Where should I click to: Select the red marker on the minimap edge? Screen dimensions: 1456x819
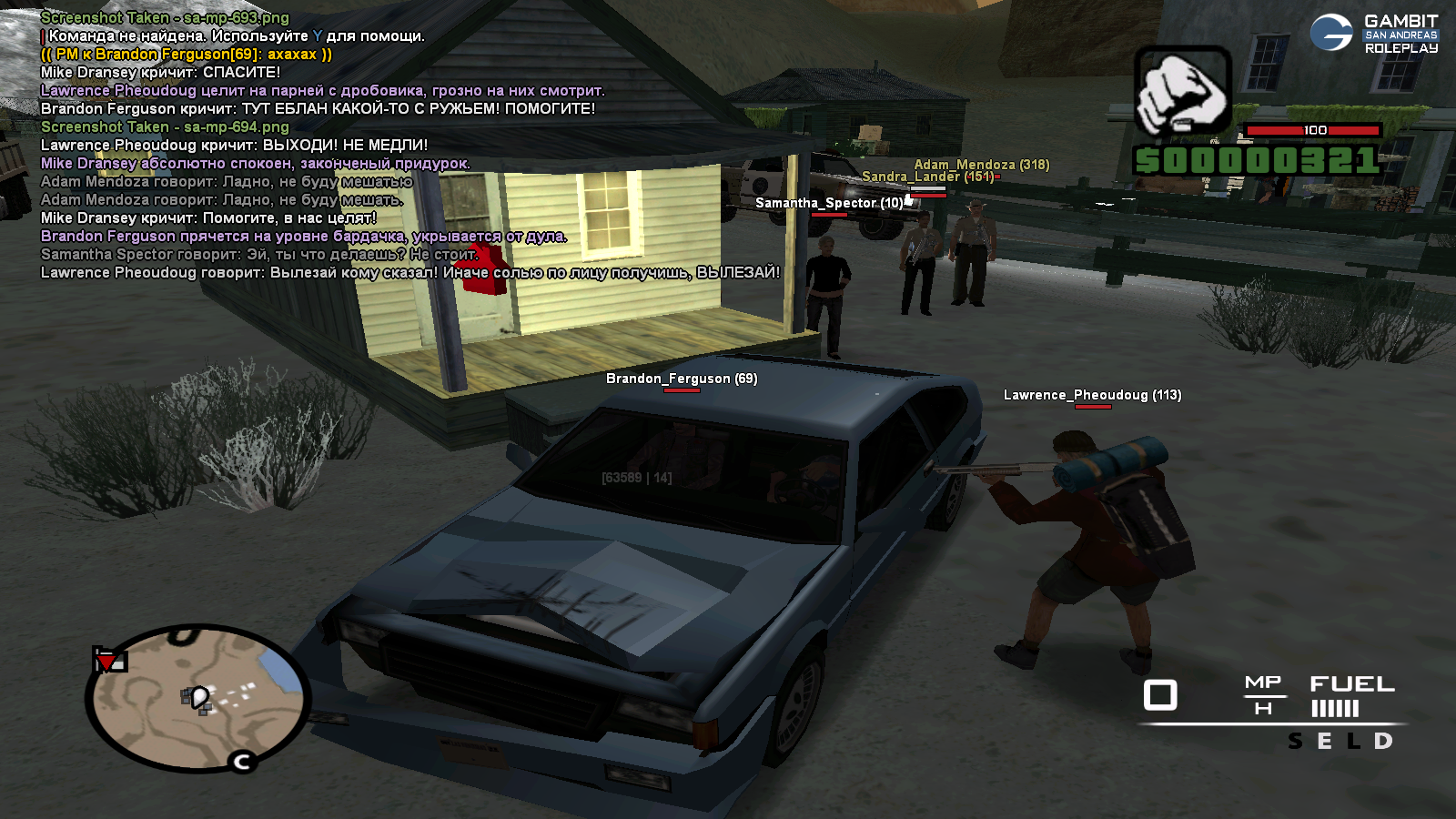(x=108, y=660)
